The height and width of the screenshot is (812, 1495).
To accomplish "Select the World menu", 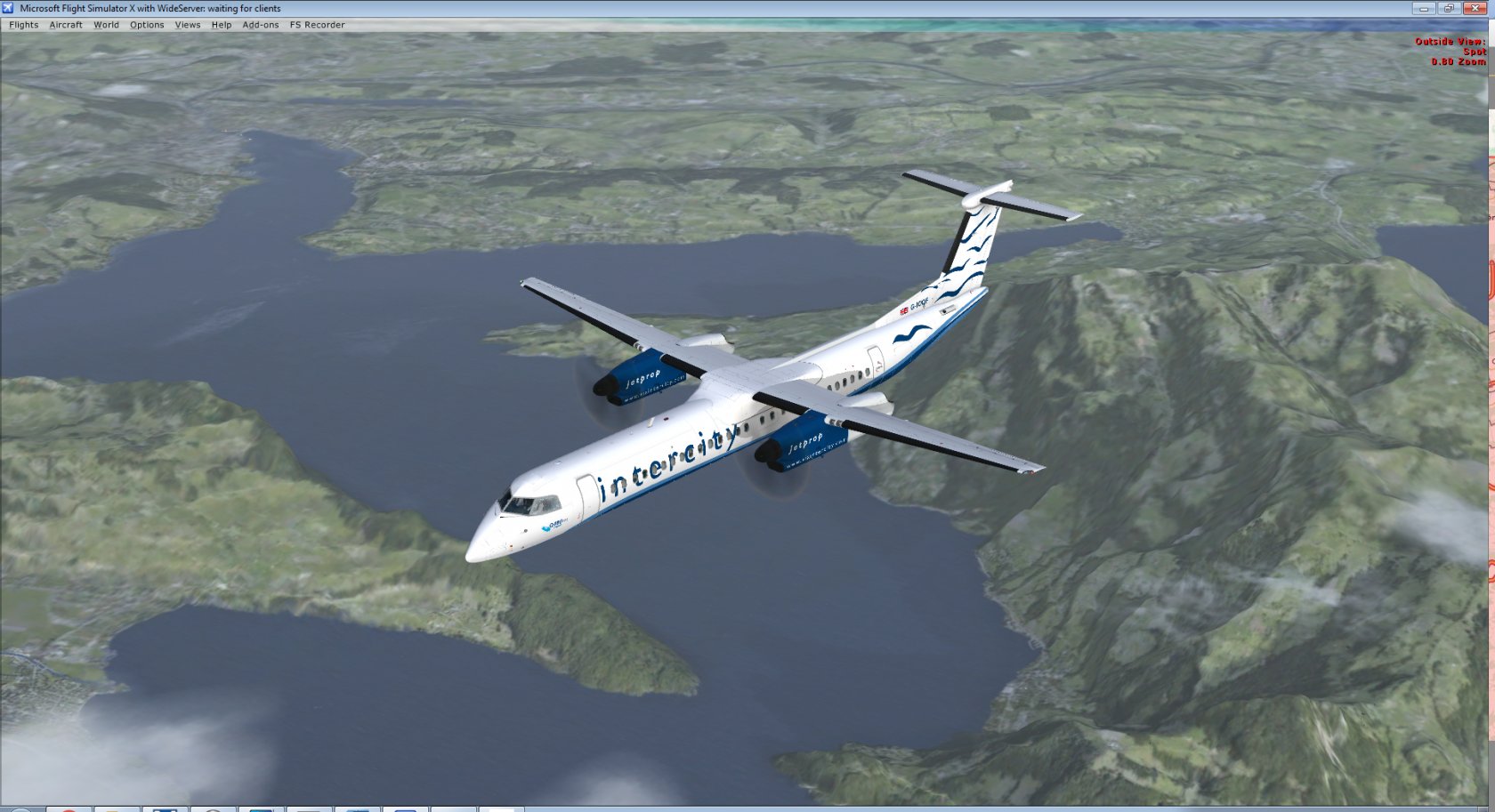I will 106,25.
